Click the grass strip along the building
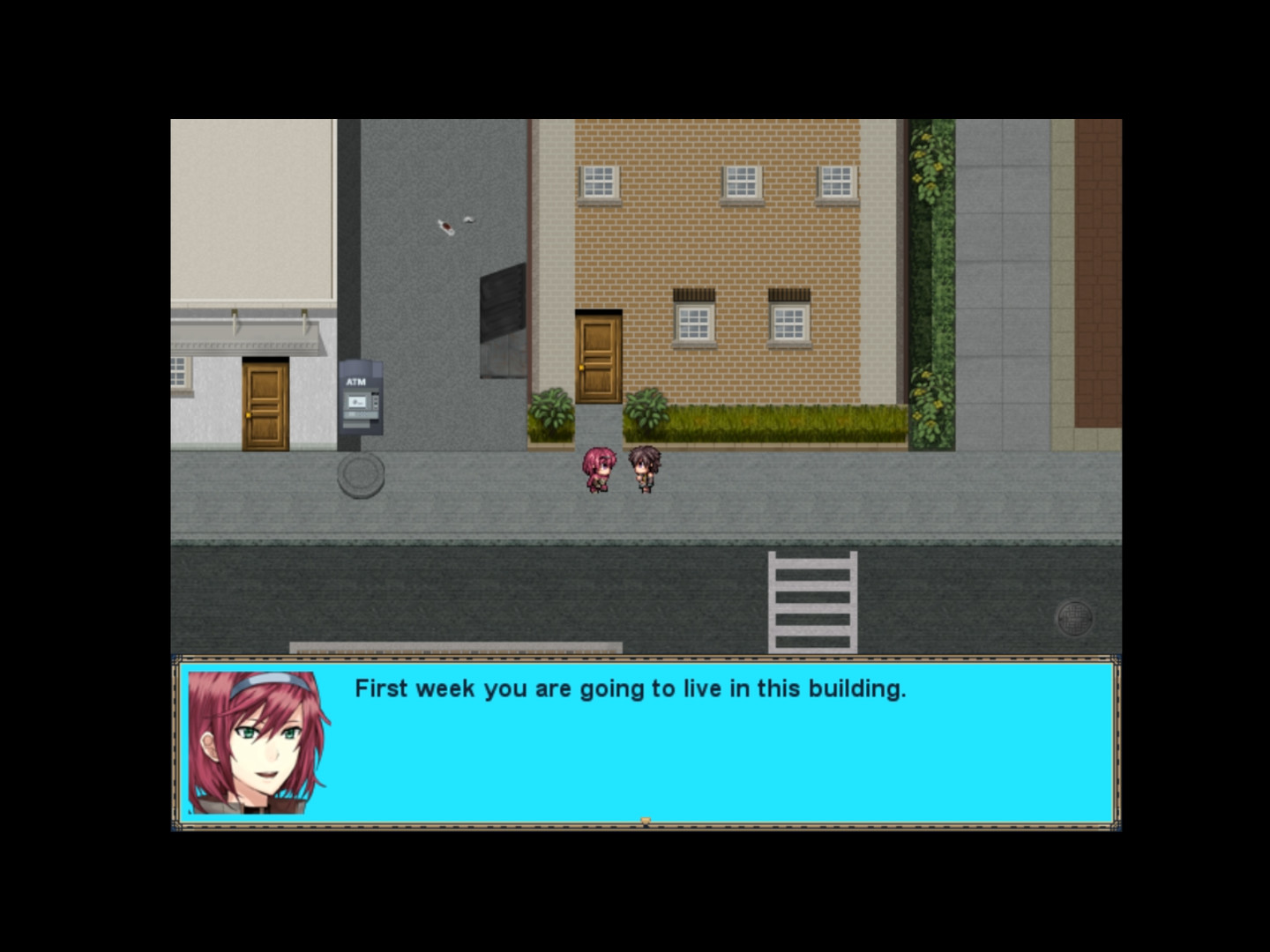This screenshot has height=952, width=1270. point(785,420)
